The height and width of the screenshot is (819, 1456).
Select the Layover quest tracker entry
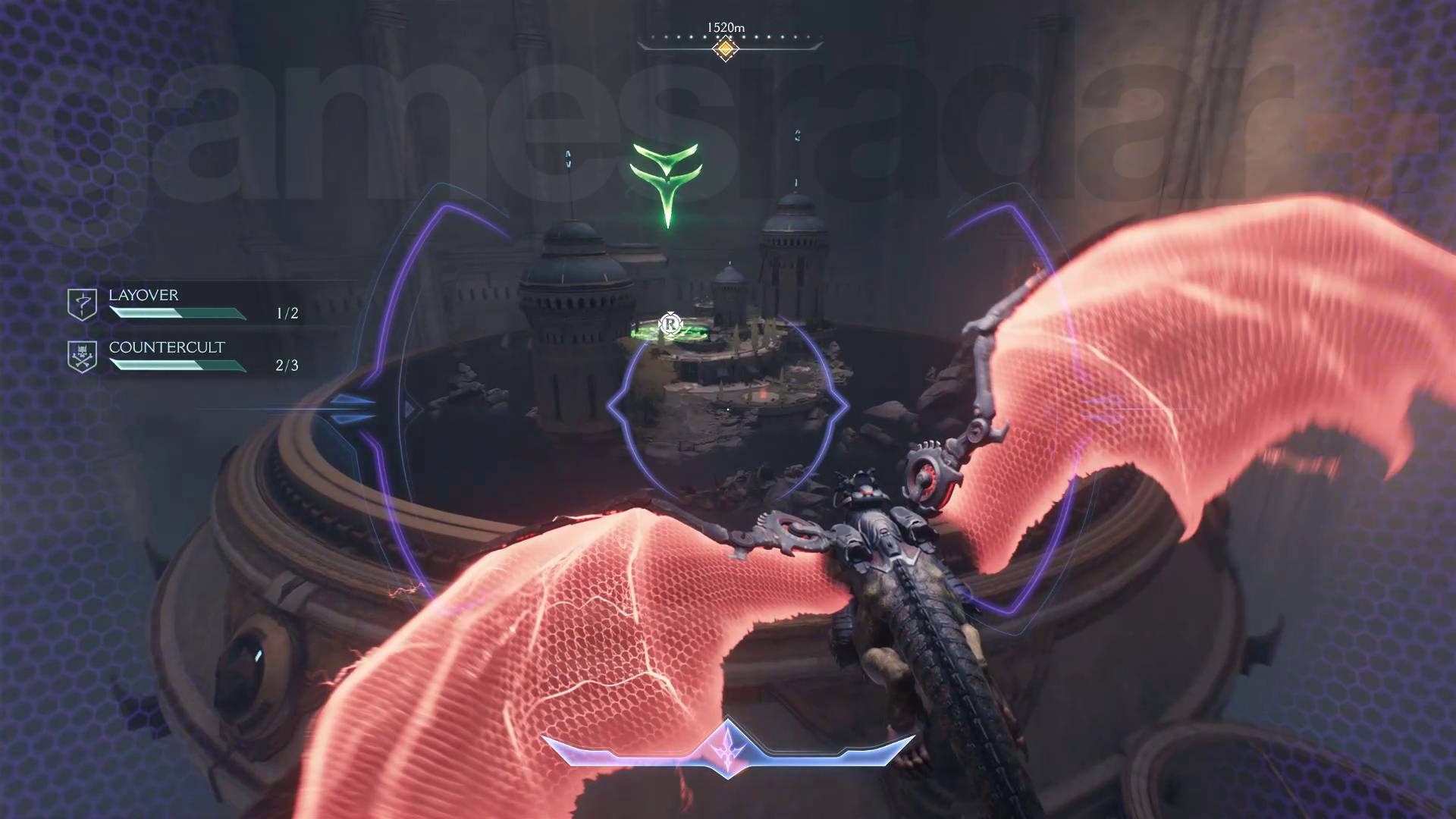pyautogui.click(x=143, y=295)
